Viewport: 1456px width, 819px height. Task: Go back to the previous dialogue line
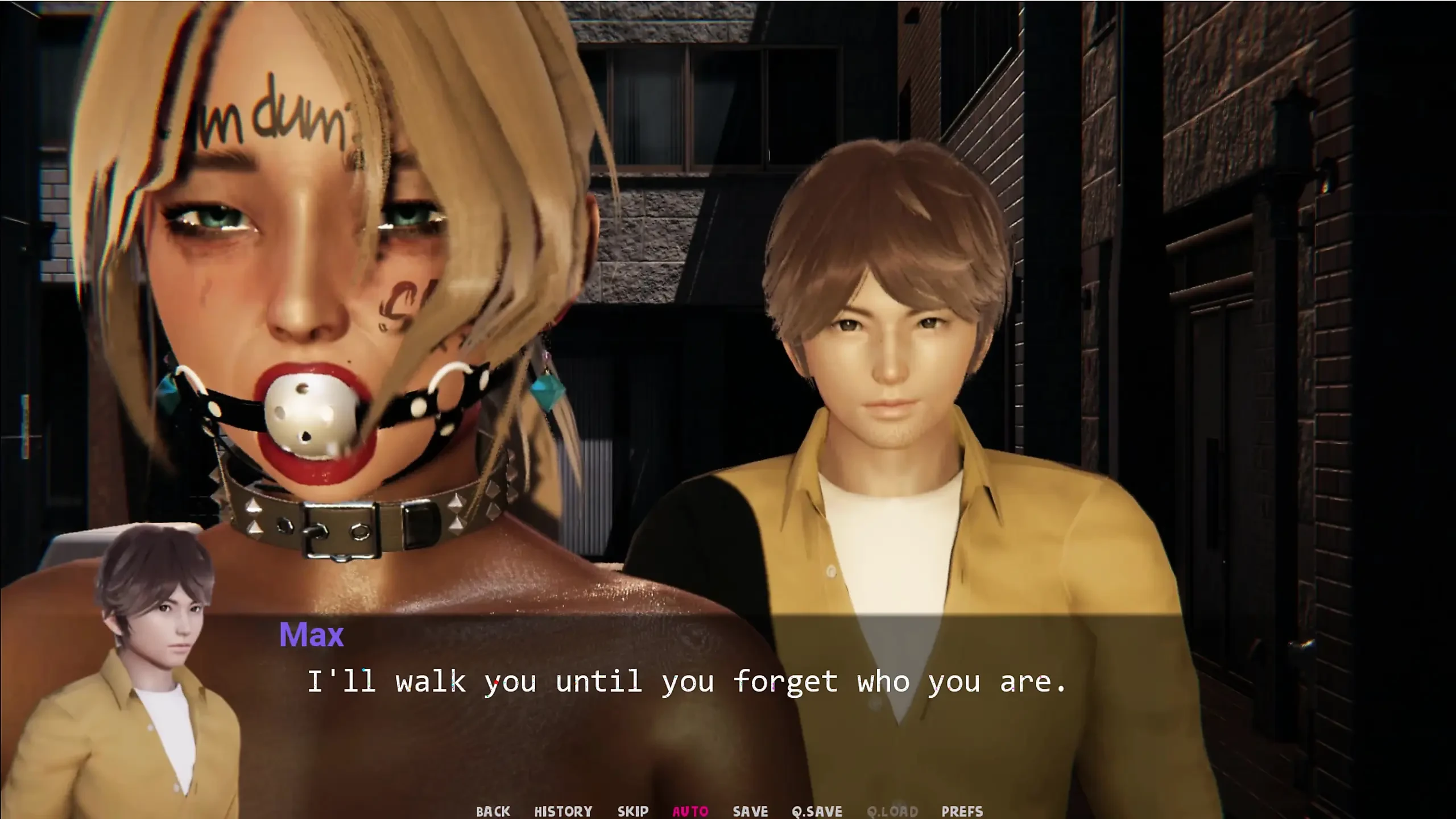coord(493,811)
